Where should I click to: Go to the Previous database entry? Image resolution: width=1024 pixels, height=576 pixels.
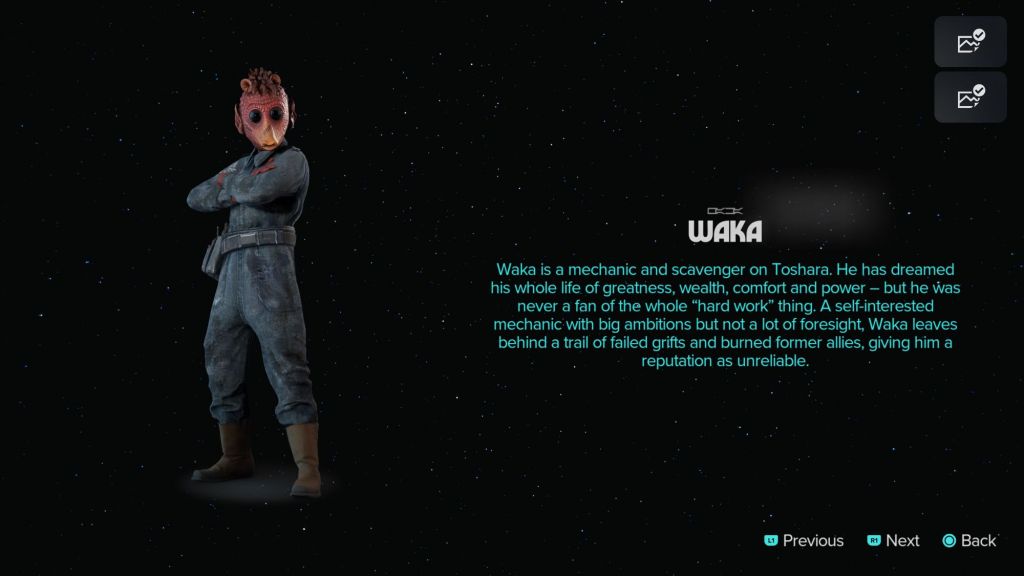coord(804,540)
